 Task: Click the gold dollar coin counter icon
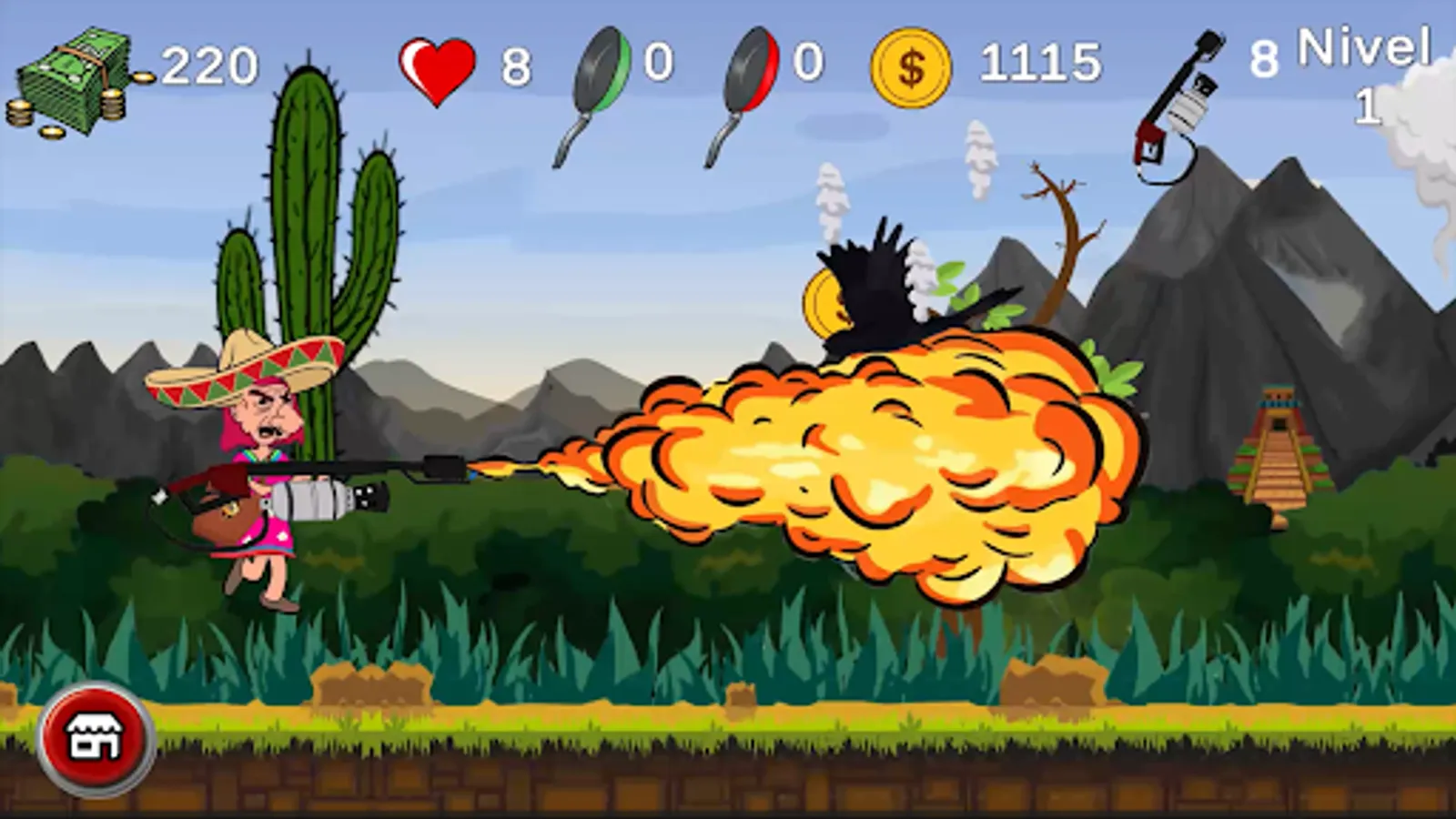[913, 66]
